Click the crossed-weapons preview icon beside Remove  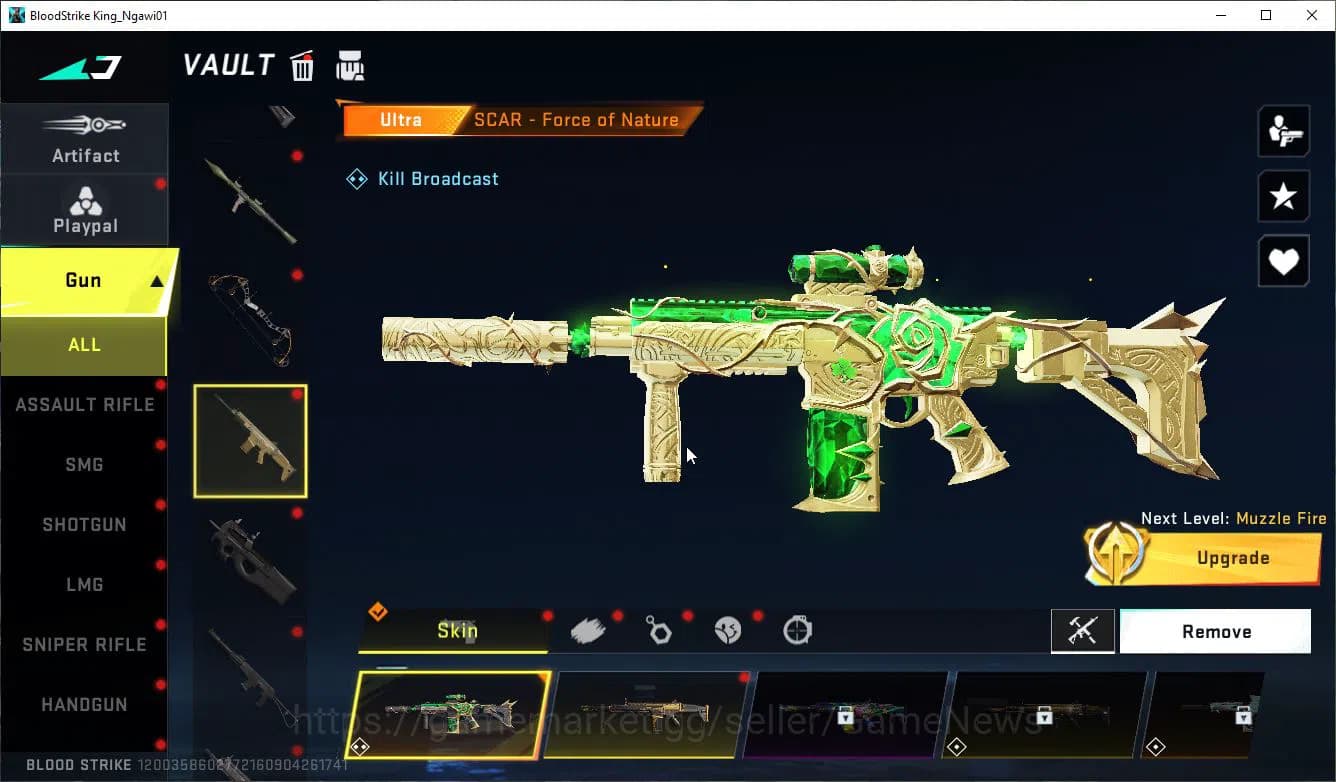1083,631
